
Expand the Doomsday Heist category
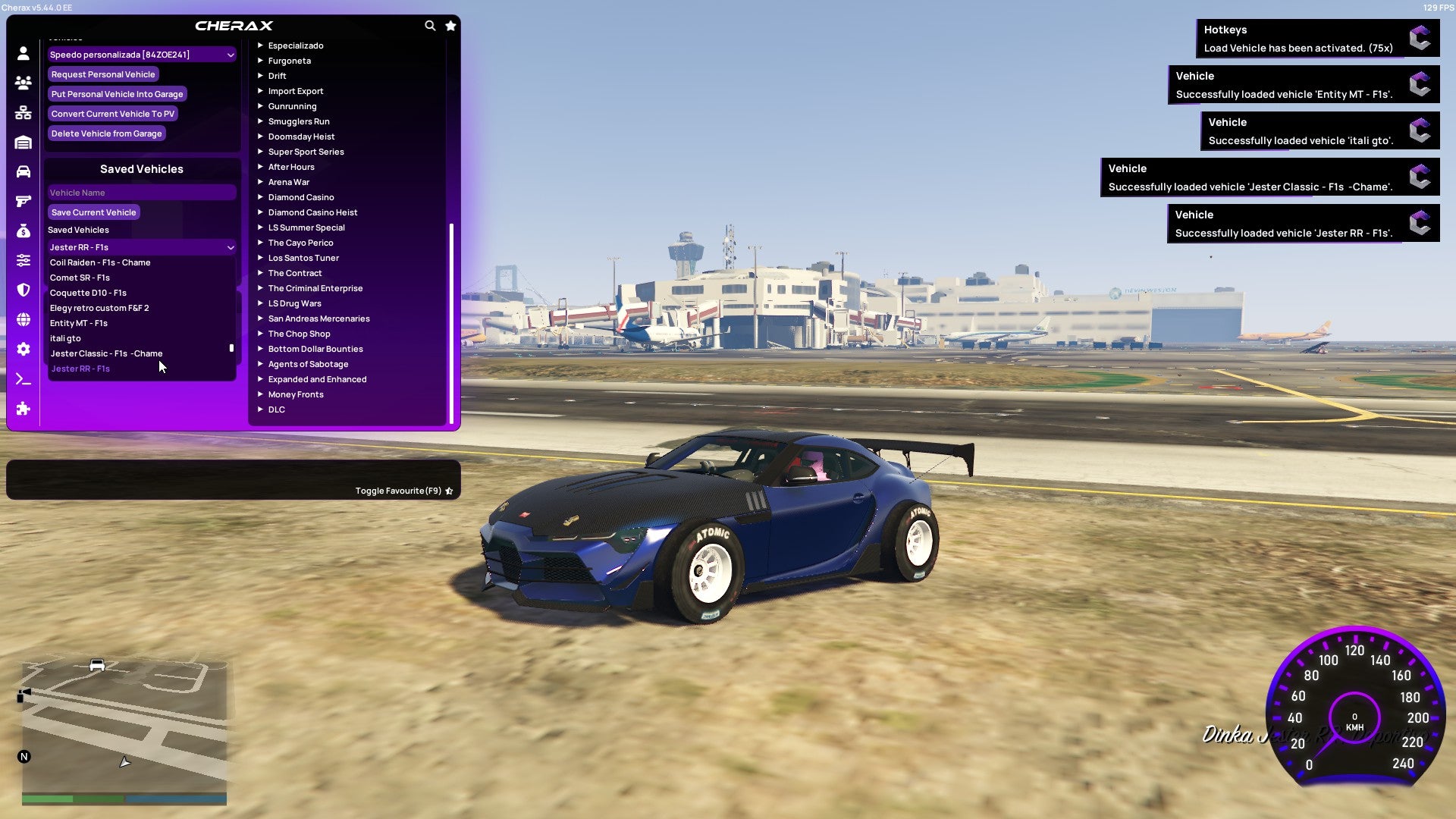(300, 136)
